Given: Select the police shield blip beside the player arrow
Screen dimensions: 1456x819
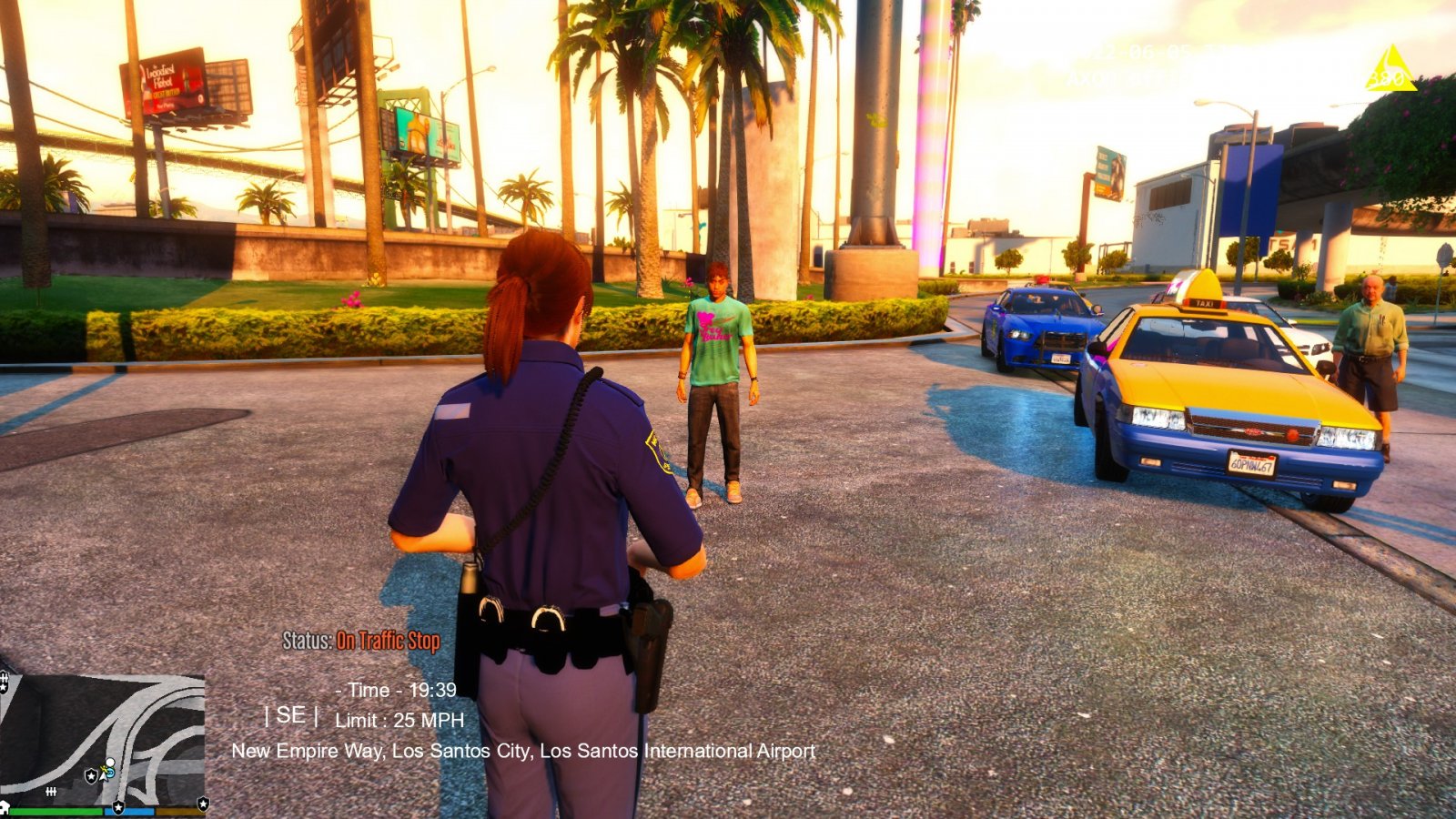Looking at the screenshot, I should 91,775.
